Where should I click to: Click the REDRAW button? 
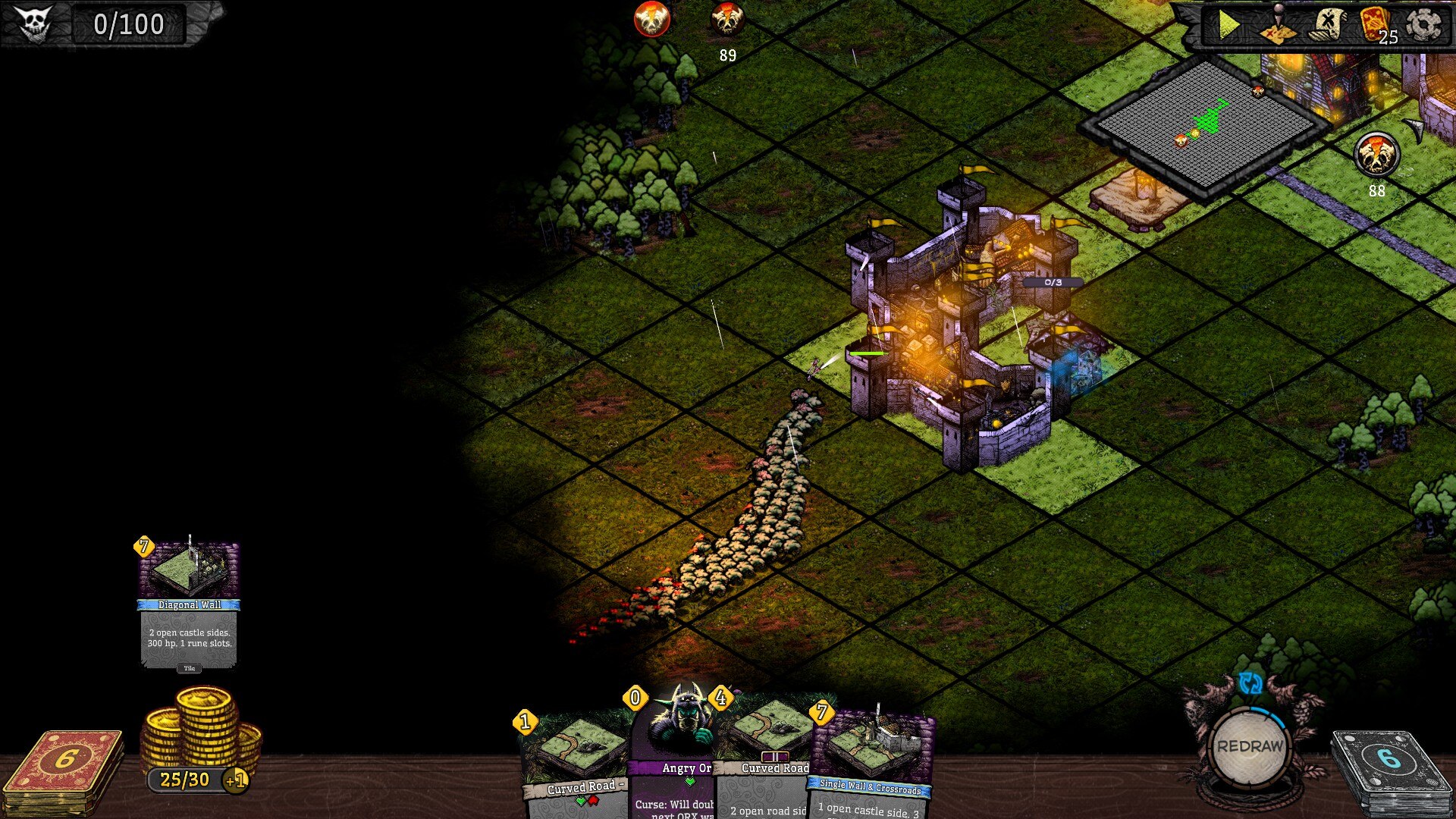pos(1250,746)
